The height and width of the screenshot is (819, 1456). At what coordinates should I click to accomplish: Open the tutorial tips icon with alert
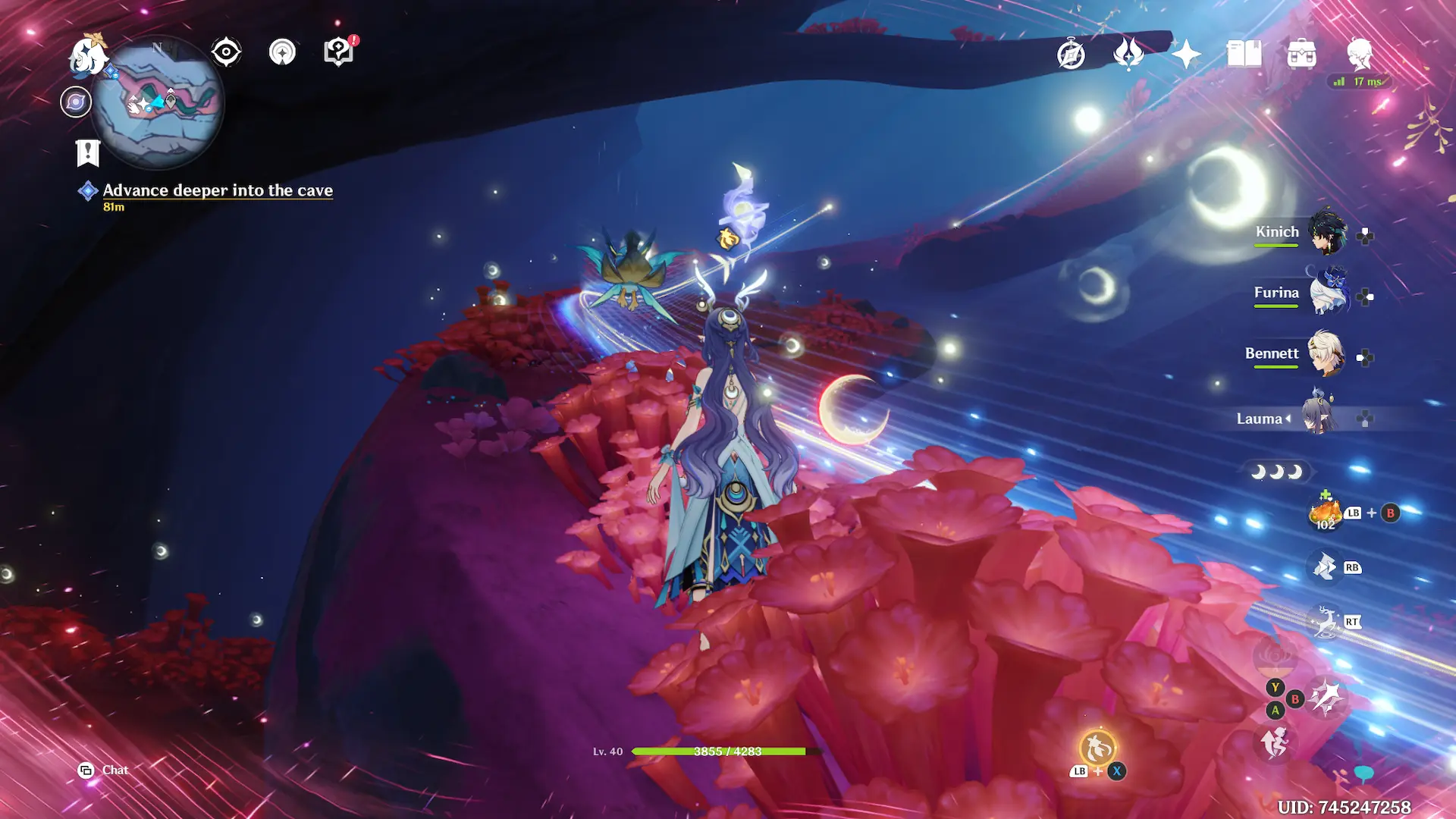click(339, 52)
